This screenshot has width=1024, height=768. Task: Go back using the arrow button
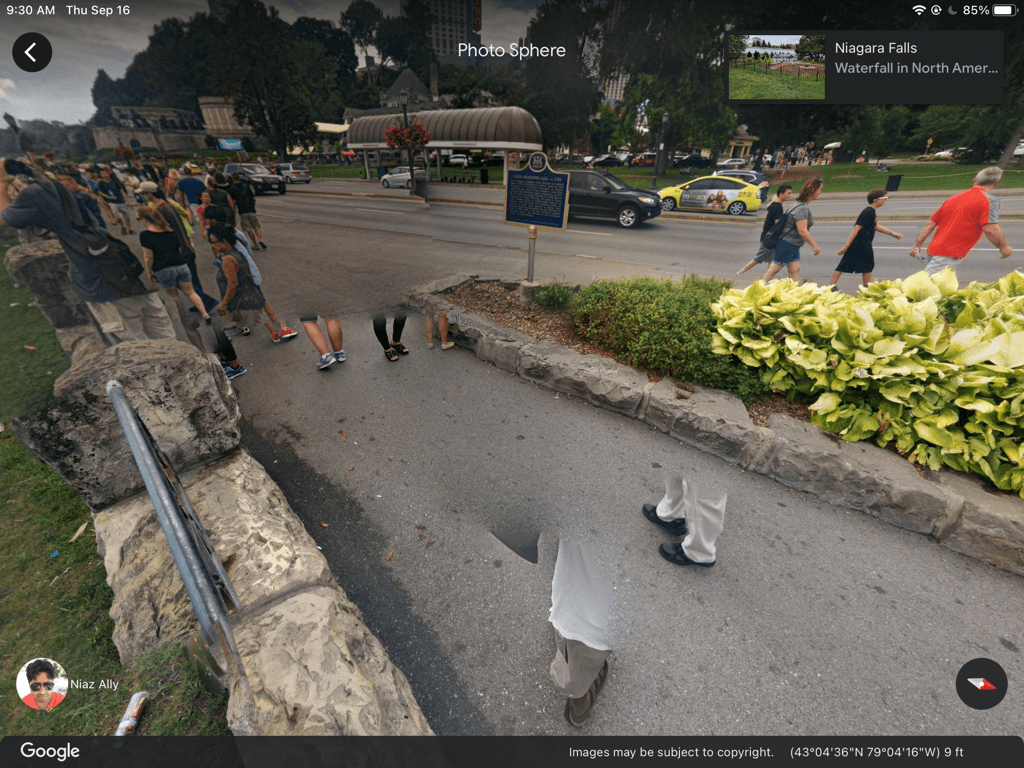click(x=32, y=52)
